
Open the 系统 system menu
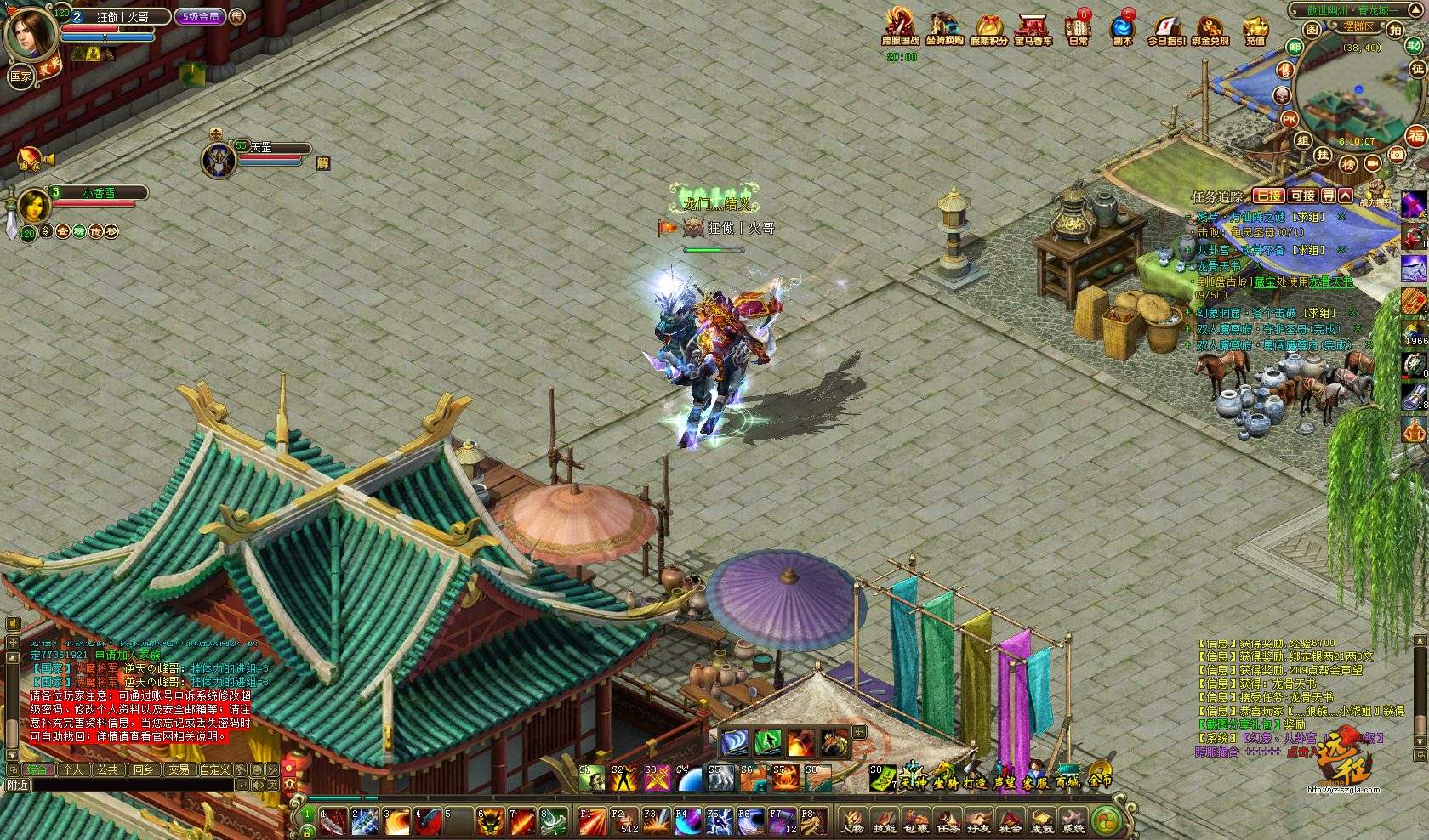coord(1073,821)
